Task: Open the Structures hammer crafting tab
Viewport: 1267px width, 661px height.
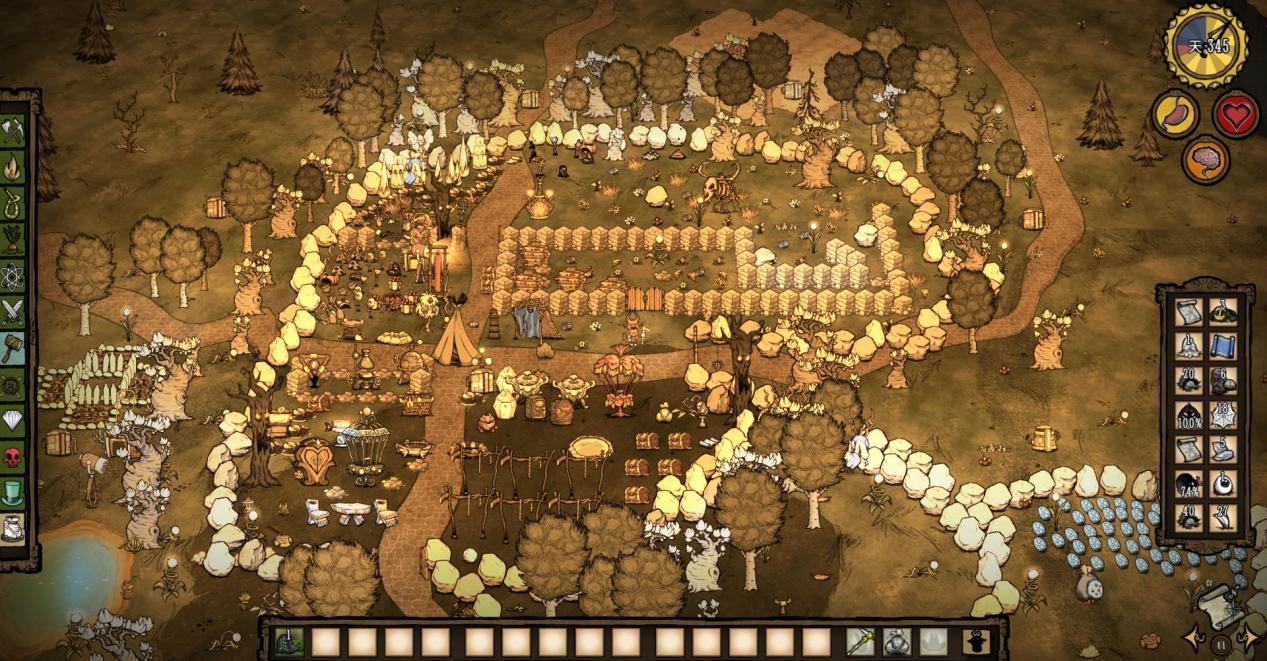Action: point(13,348)
